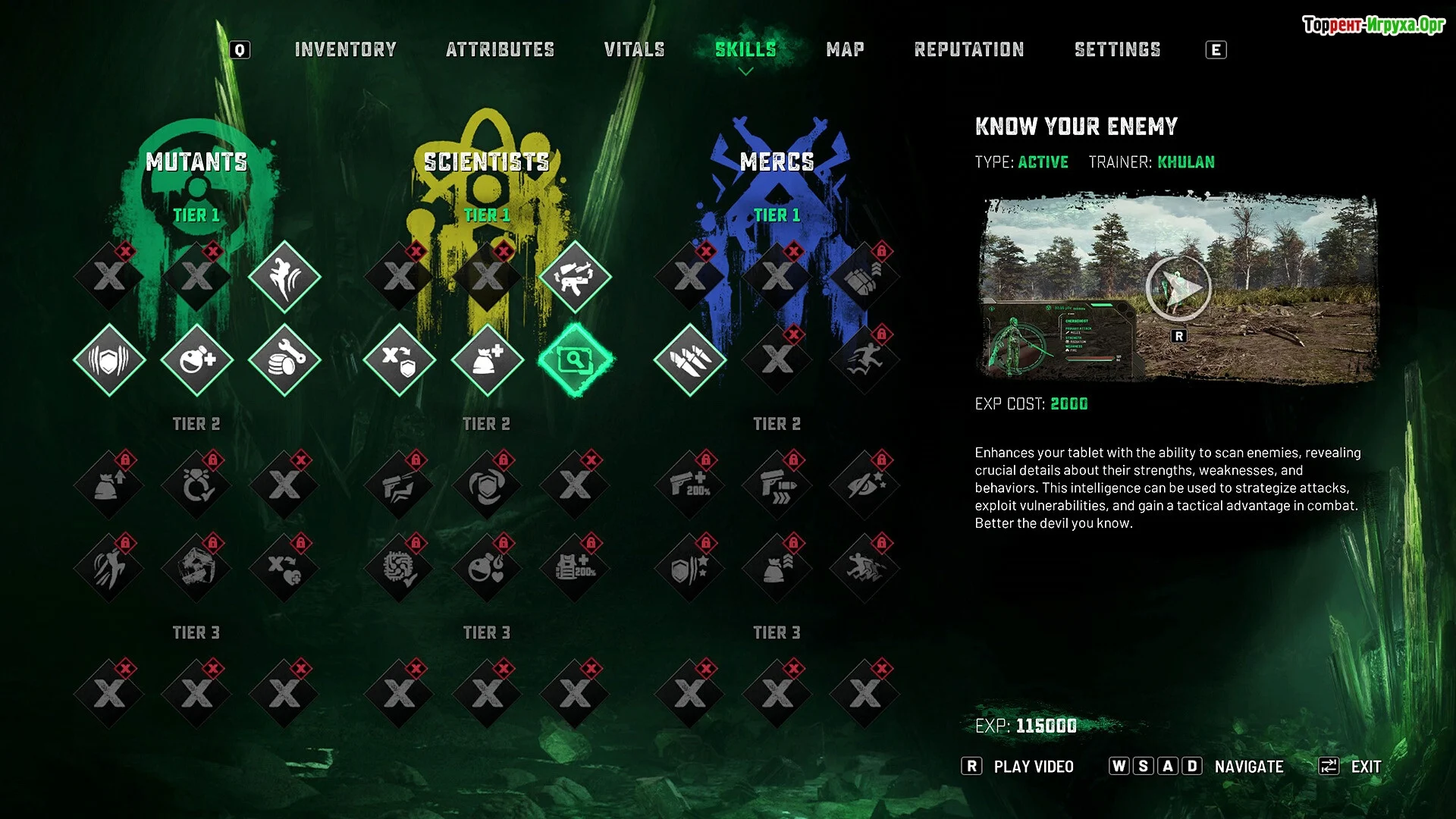
Task: Show the Reputation tab
Action: (968, 50)
